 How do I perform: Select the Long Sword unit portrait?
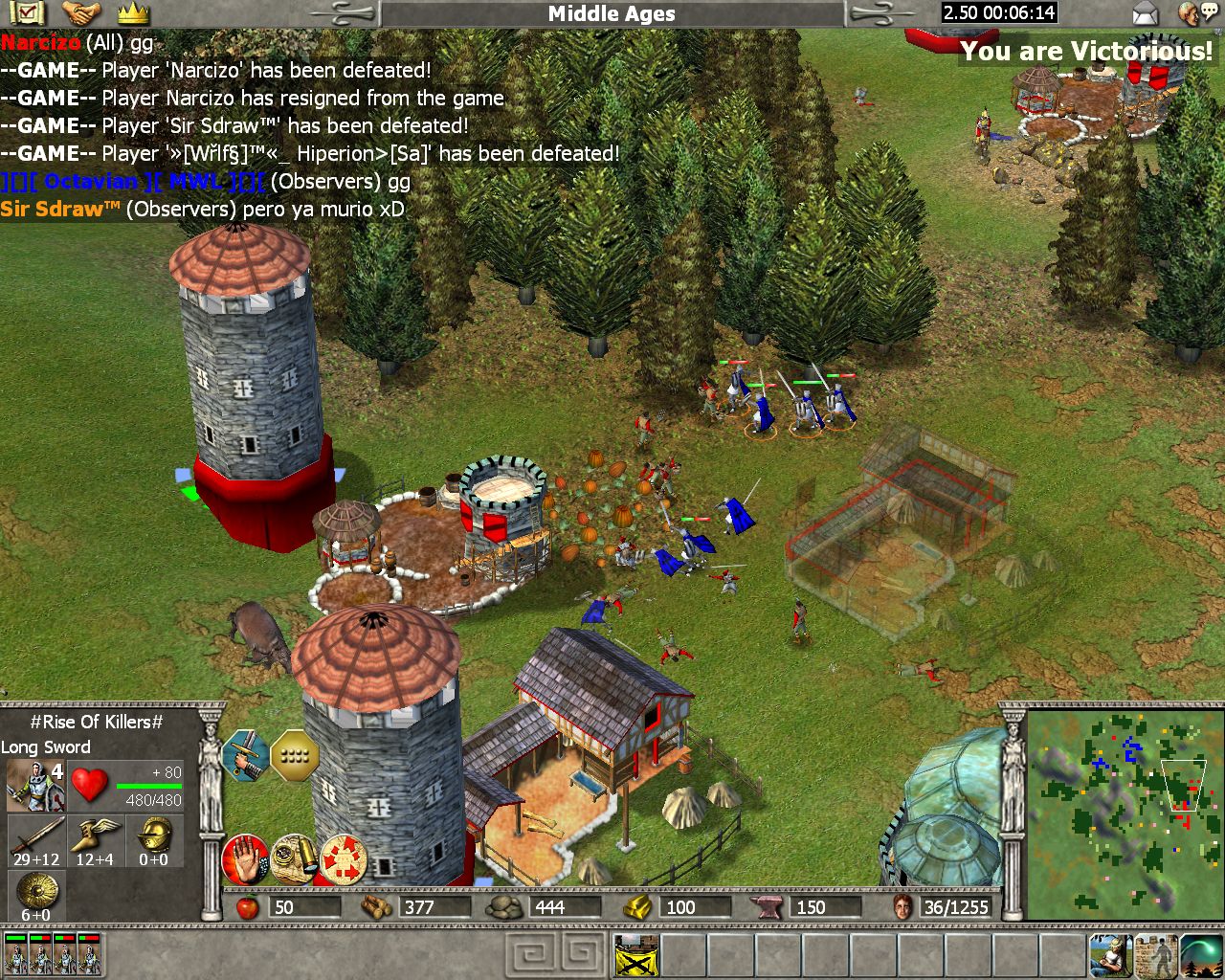coord(33,785)
